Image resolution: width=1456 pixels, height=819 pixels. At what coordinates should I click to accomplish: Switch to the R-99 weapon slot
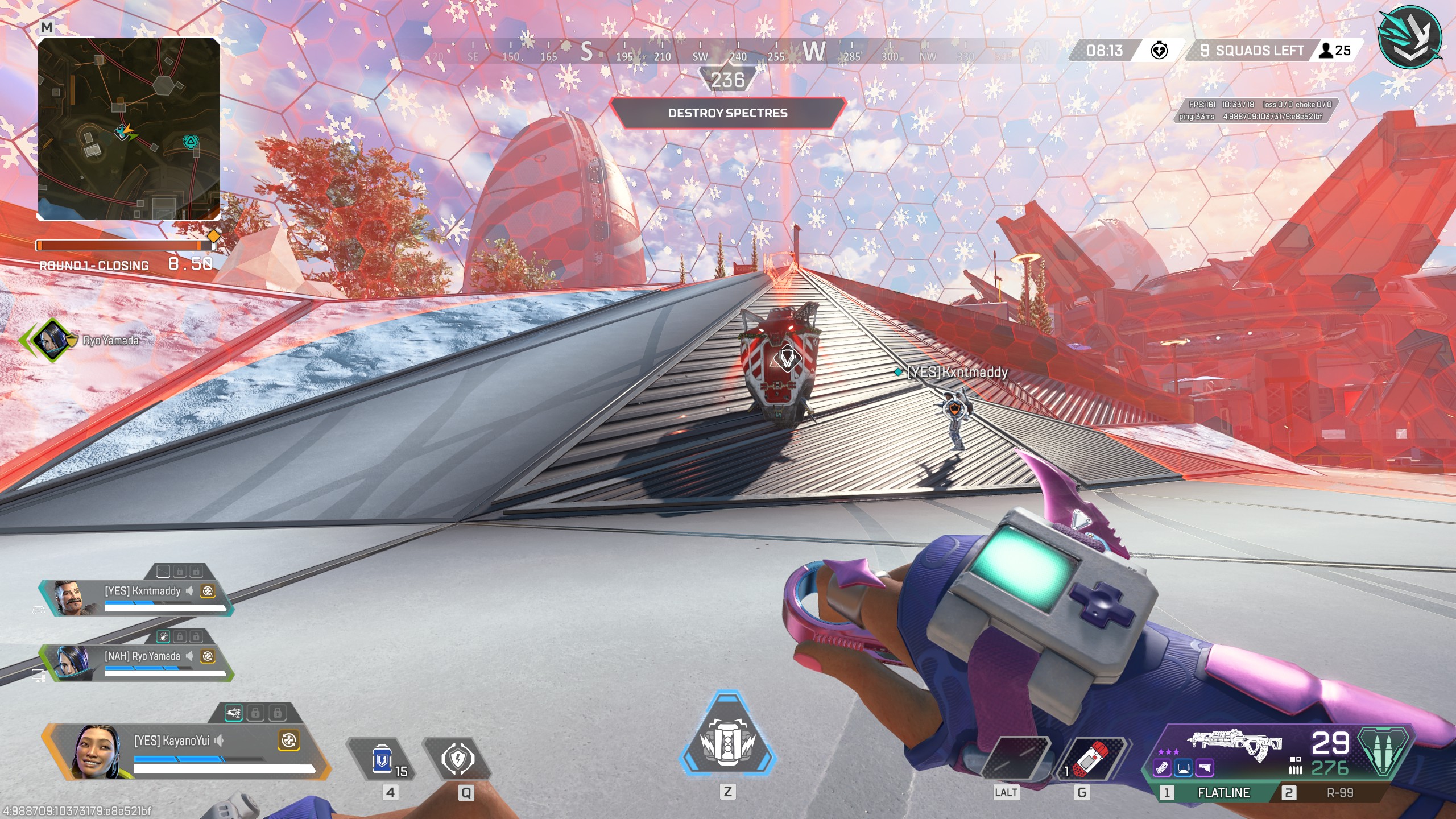1339,792
